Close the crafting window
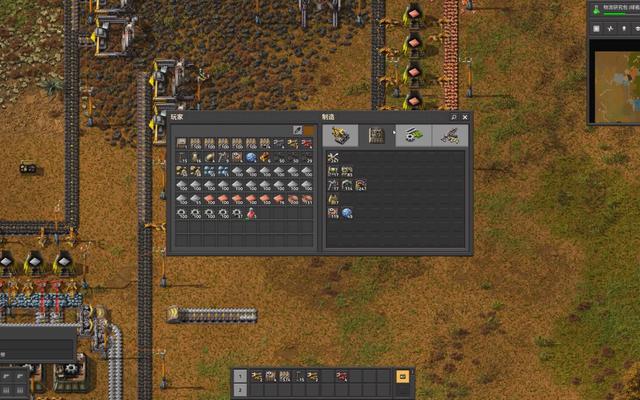640x400 pixels. coord(464,117)
